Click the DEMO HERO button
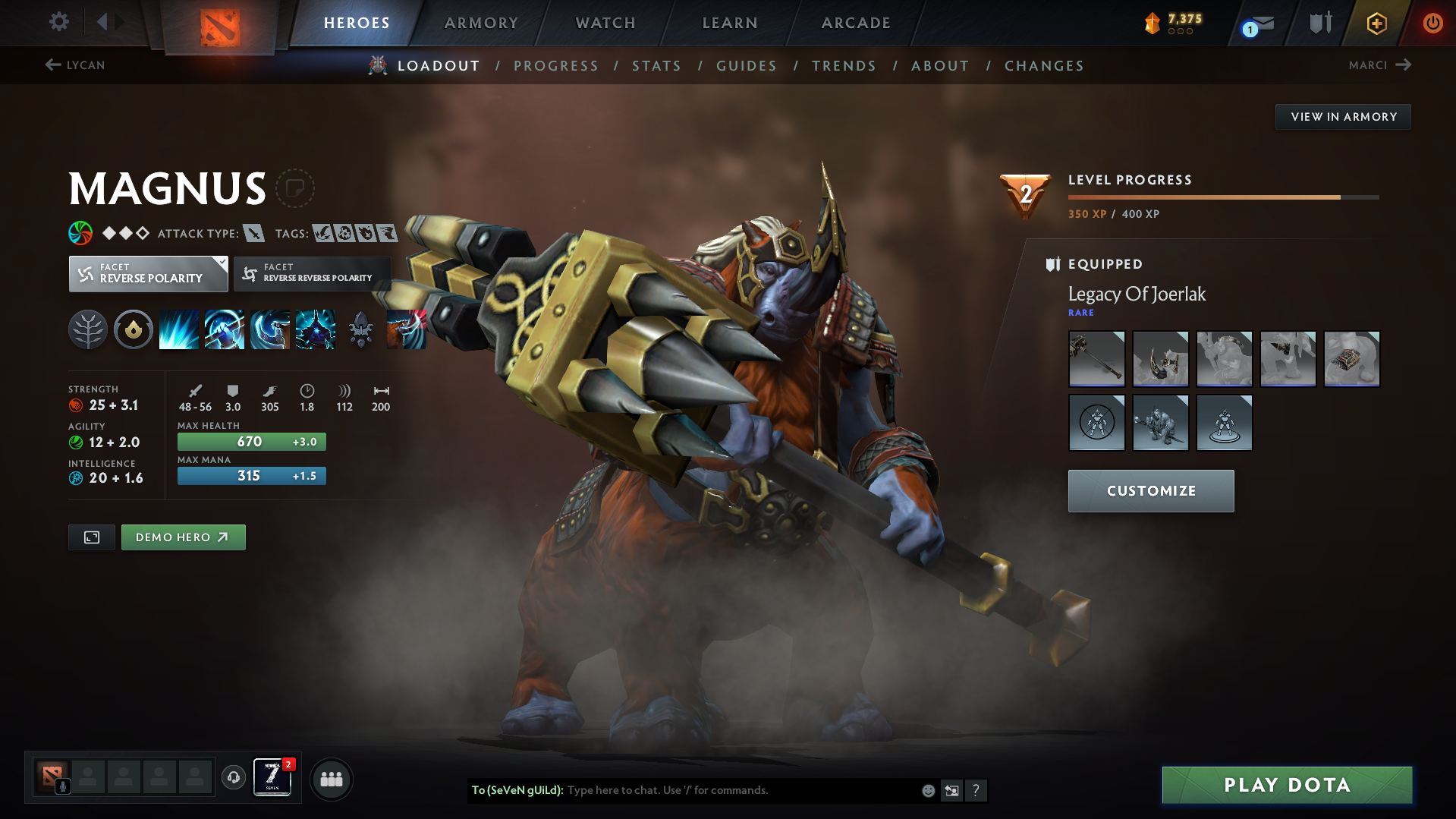Image resolution: width=1456 pixels, height=819 pixels. (x=183, y=537)
